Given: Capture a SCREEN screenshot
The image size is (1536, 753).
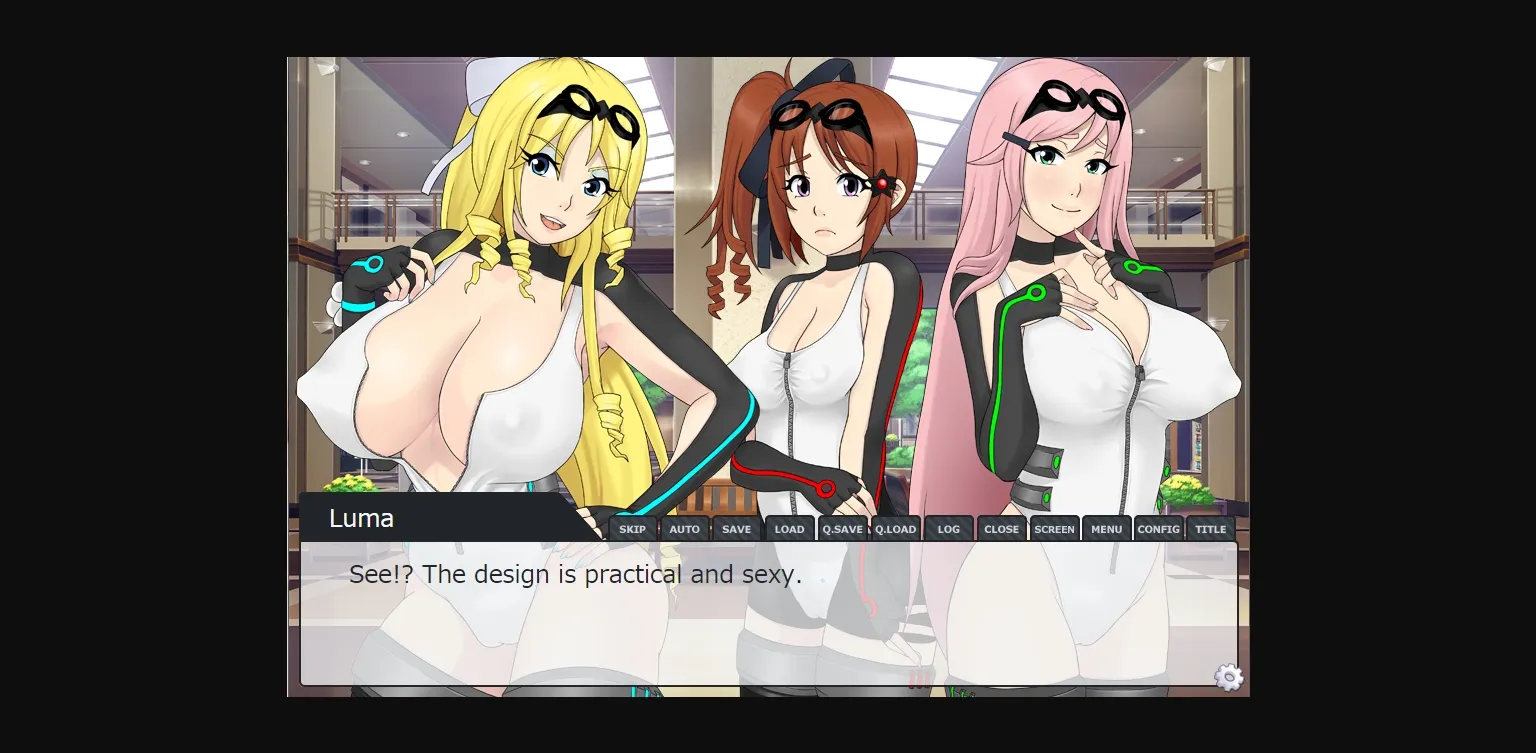Looking at the screenshot, I should [1054, 528].
